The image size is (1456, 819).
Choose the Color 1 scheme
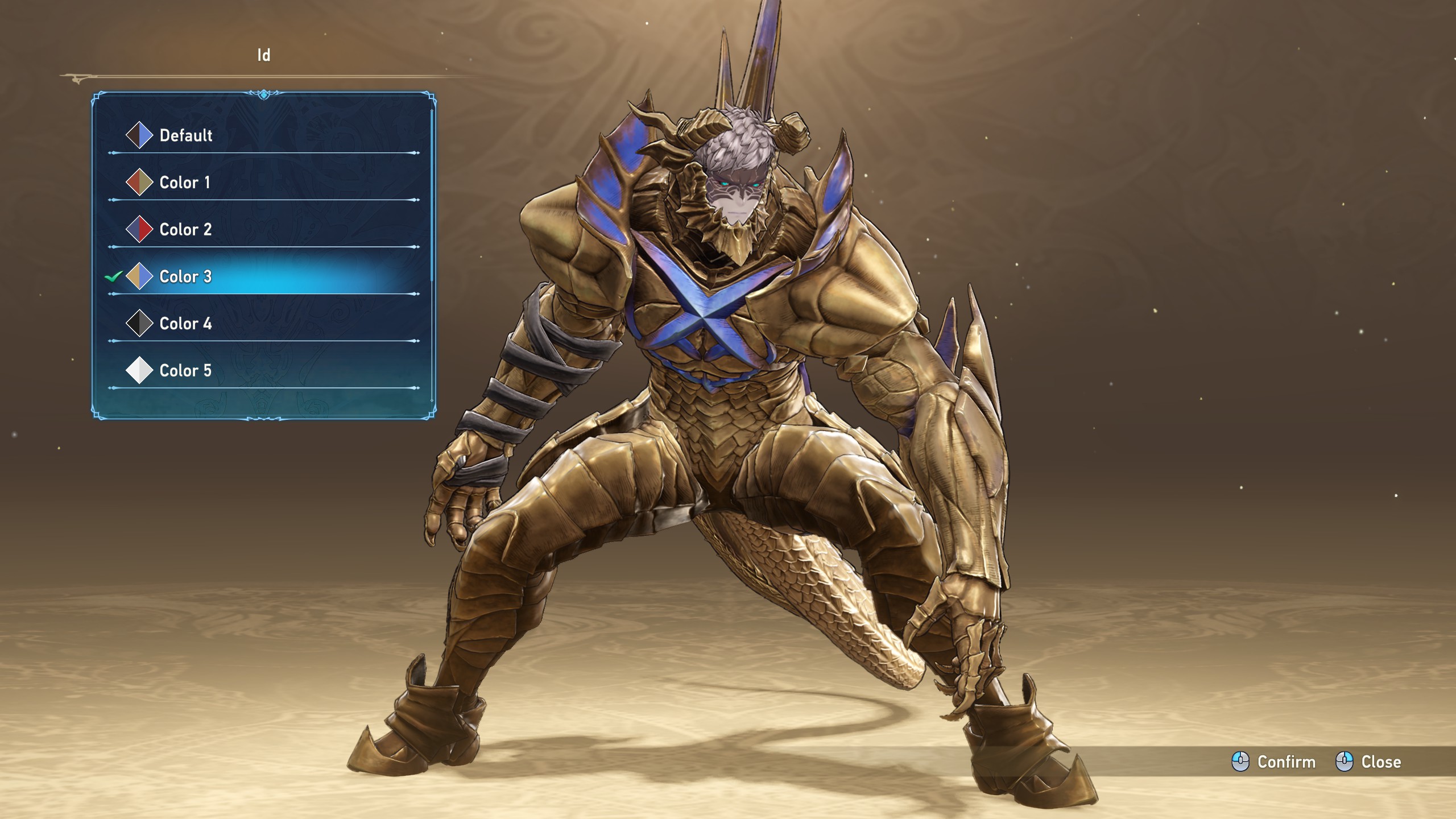(185, 183)
